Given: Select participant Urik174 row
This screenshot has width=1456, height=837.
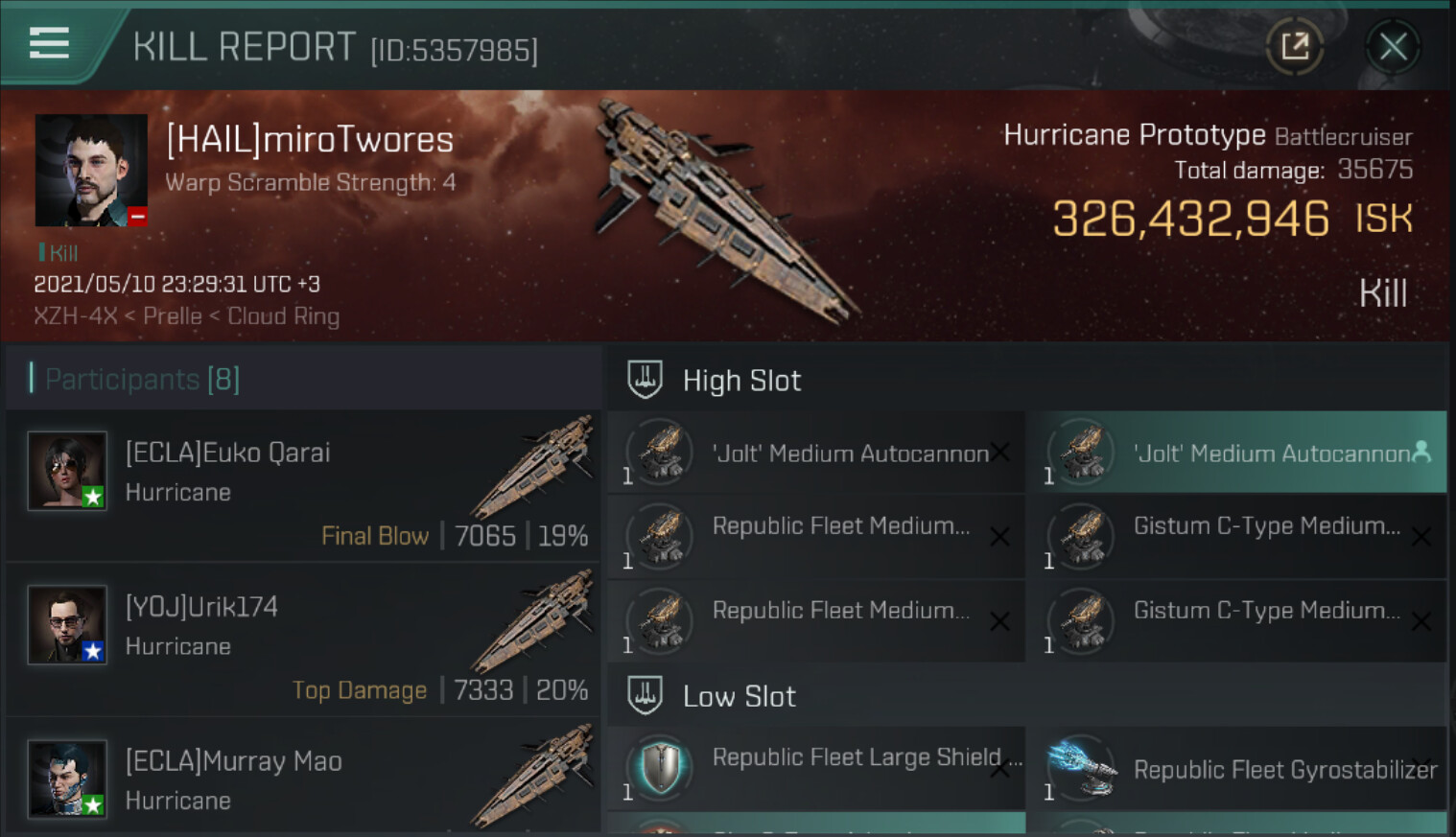Looking at the screenshot, I should [303, 639].
